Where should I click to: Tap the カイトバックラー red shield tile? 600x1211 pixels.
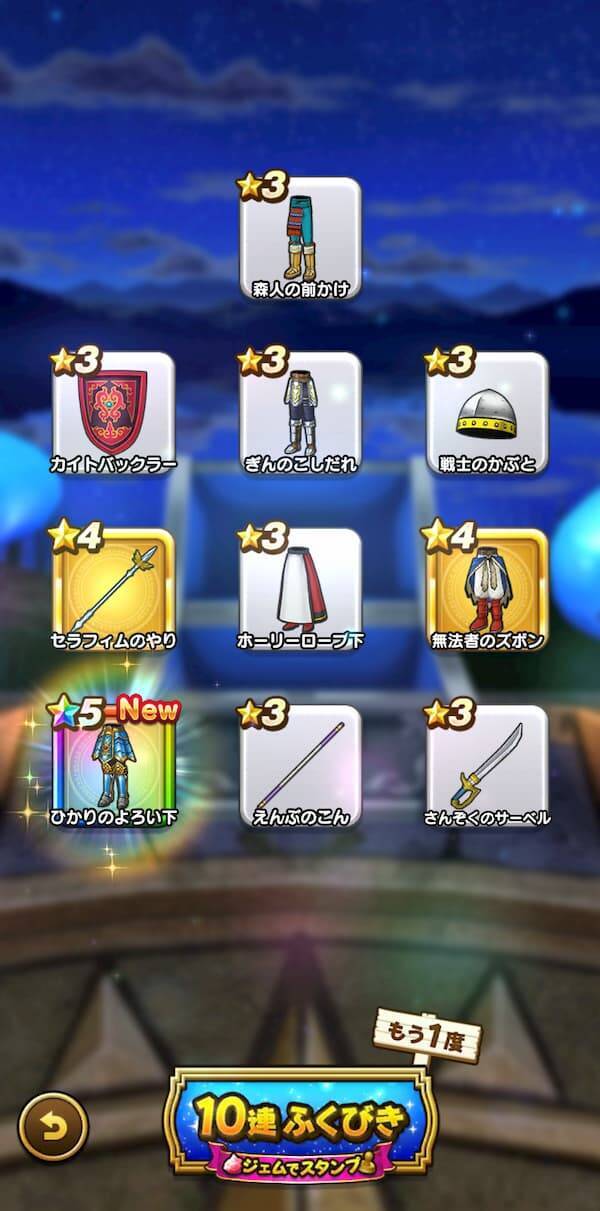113,412
